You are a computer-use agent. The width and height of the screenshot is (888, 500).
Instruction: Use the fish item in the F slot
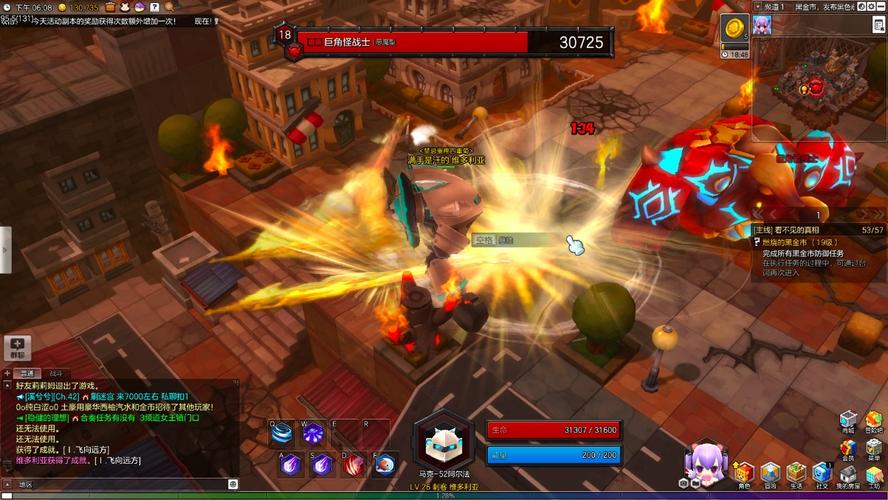385,463
